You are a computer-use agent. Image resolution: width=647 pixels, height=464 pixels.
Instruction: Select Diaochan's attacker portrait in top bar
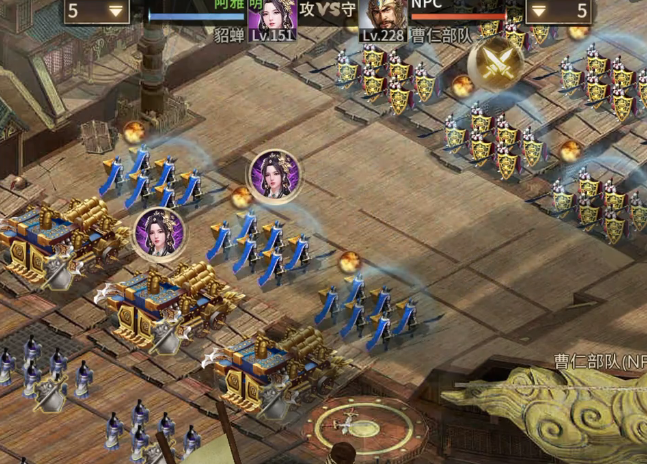click(x=271, y=13)
